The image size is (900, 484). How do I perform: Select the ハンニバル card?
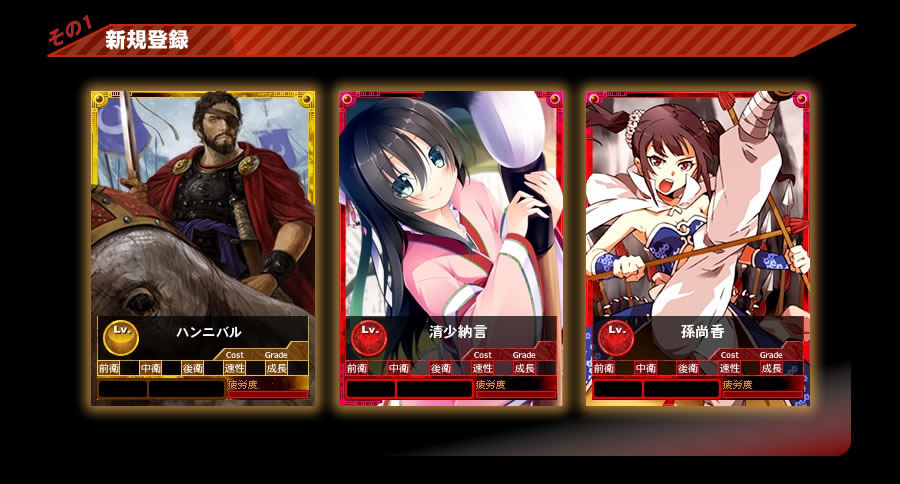point(203,248)
